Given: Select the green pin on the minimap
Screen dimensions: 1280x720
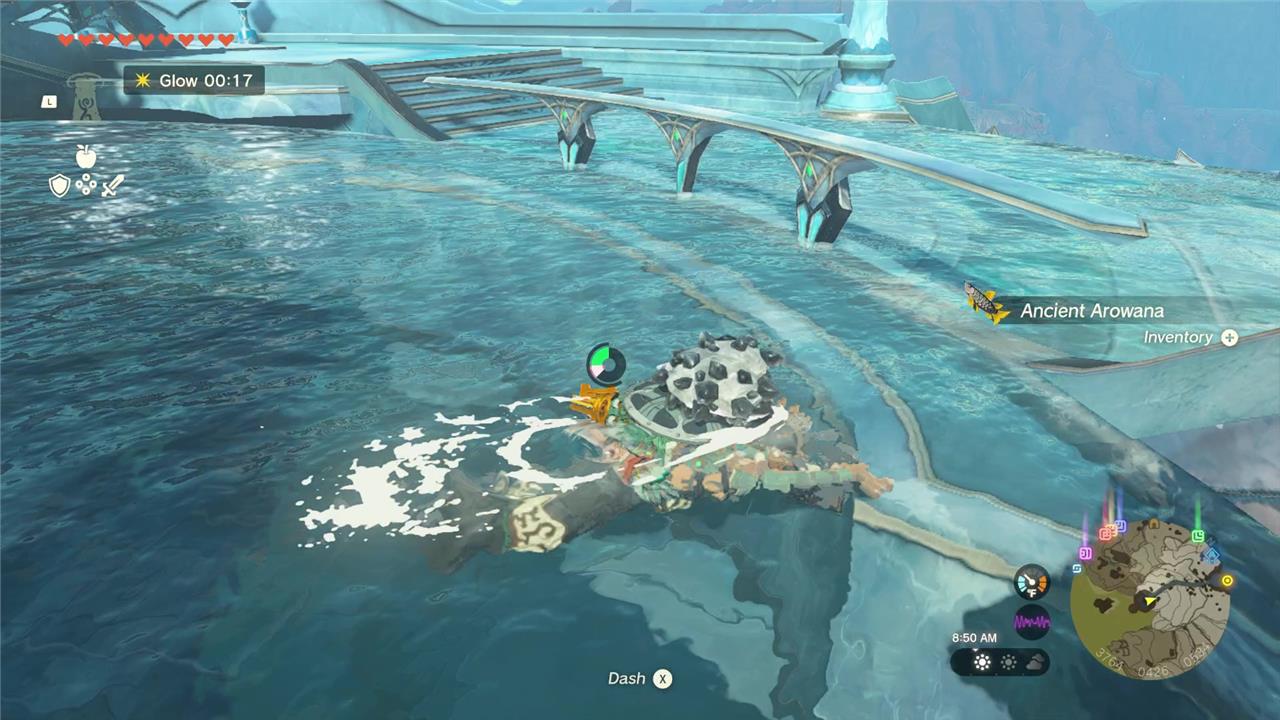Looking at the screenshot, I should tap(1198, 535).
